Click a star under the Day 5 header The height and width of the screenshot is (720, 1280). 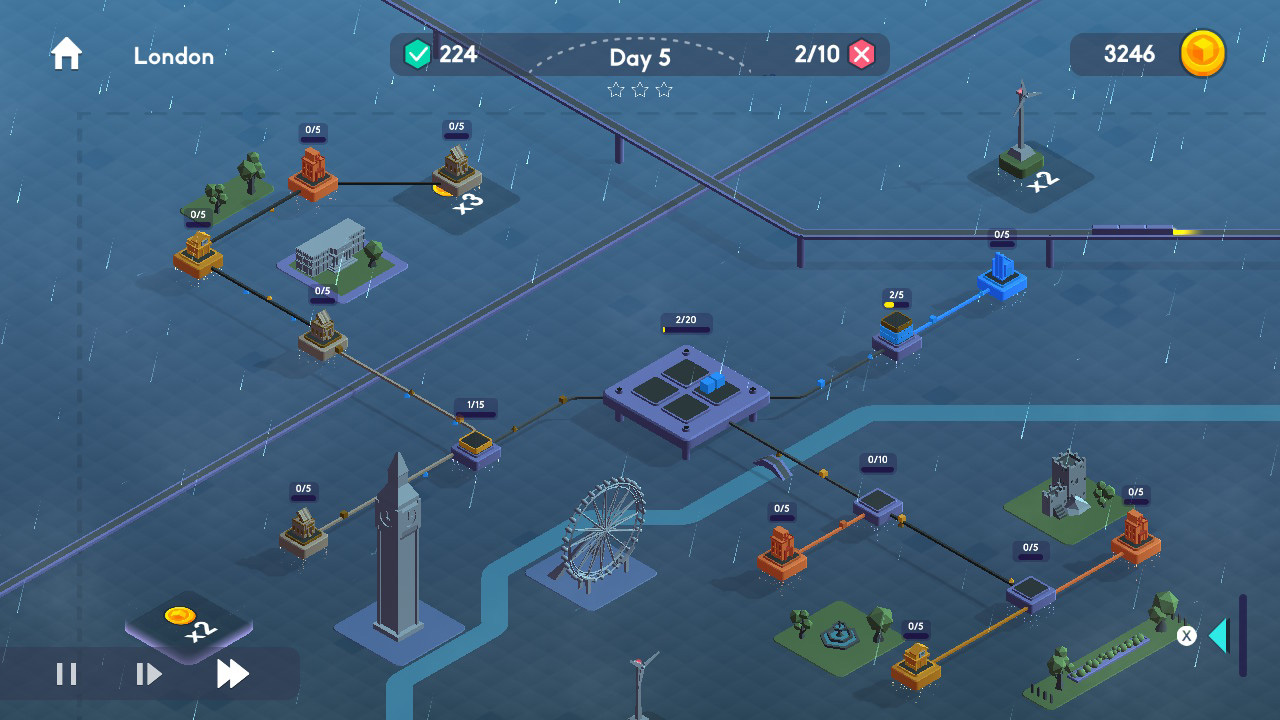tap(640, 91)
